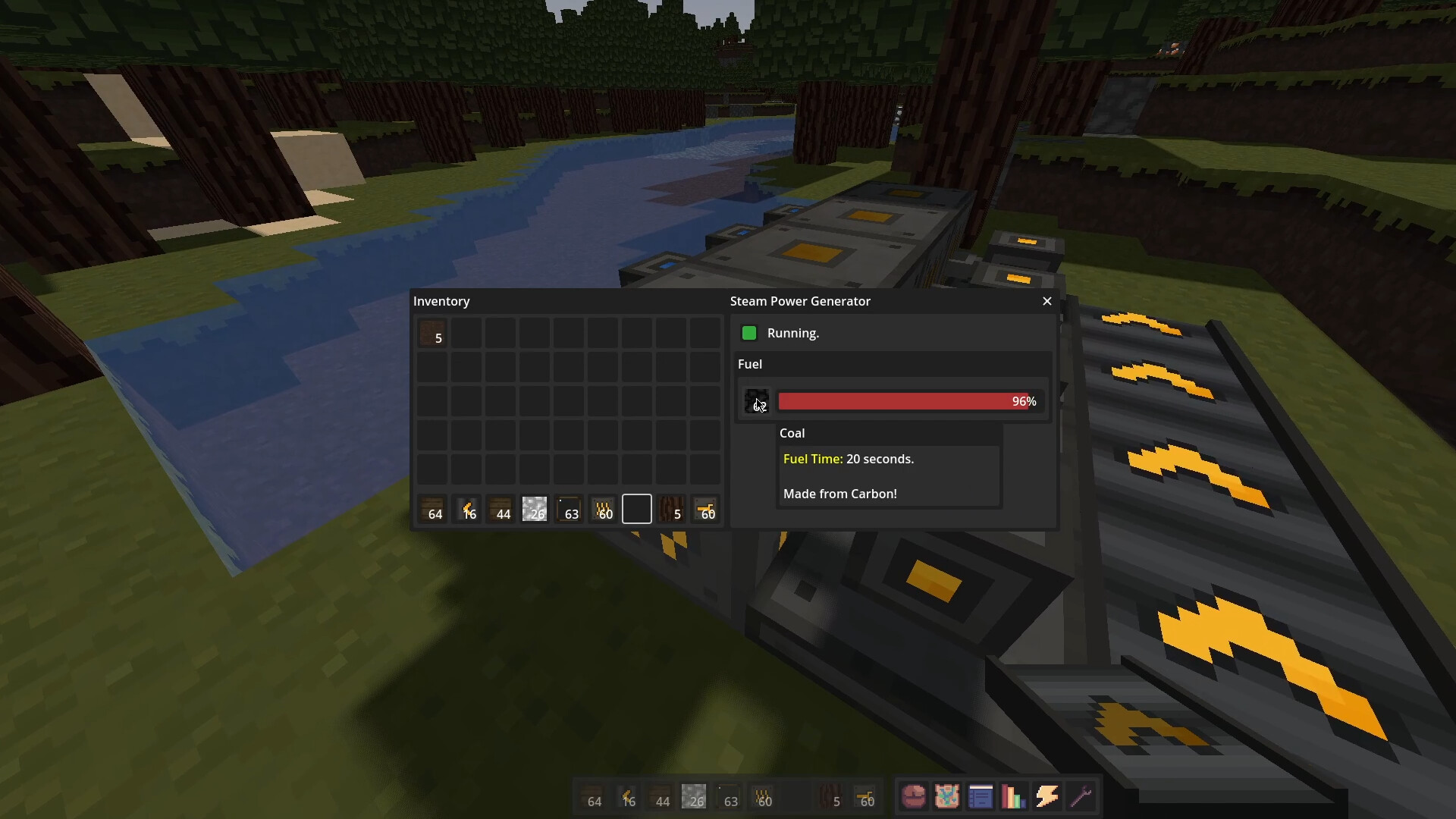Click the Made from Carbon text
Viewport: 1456px width, 819px height.
tap(839, 494)
